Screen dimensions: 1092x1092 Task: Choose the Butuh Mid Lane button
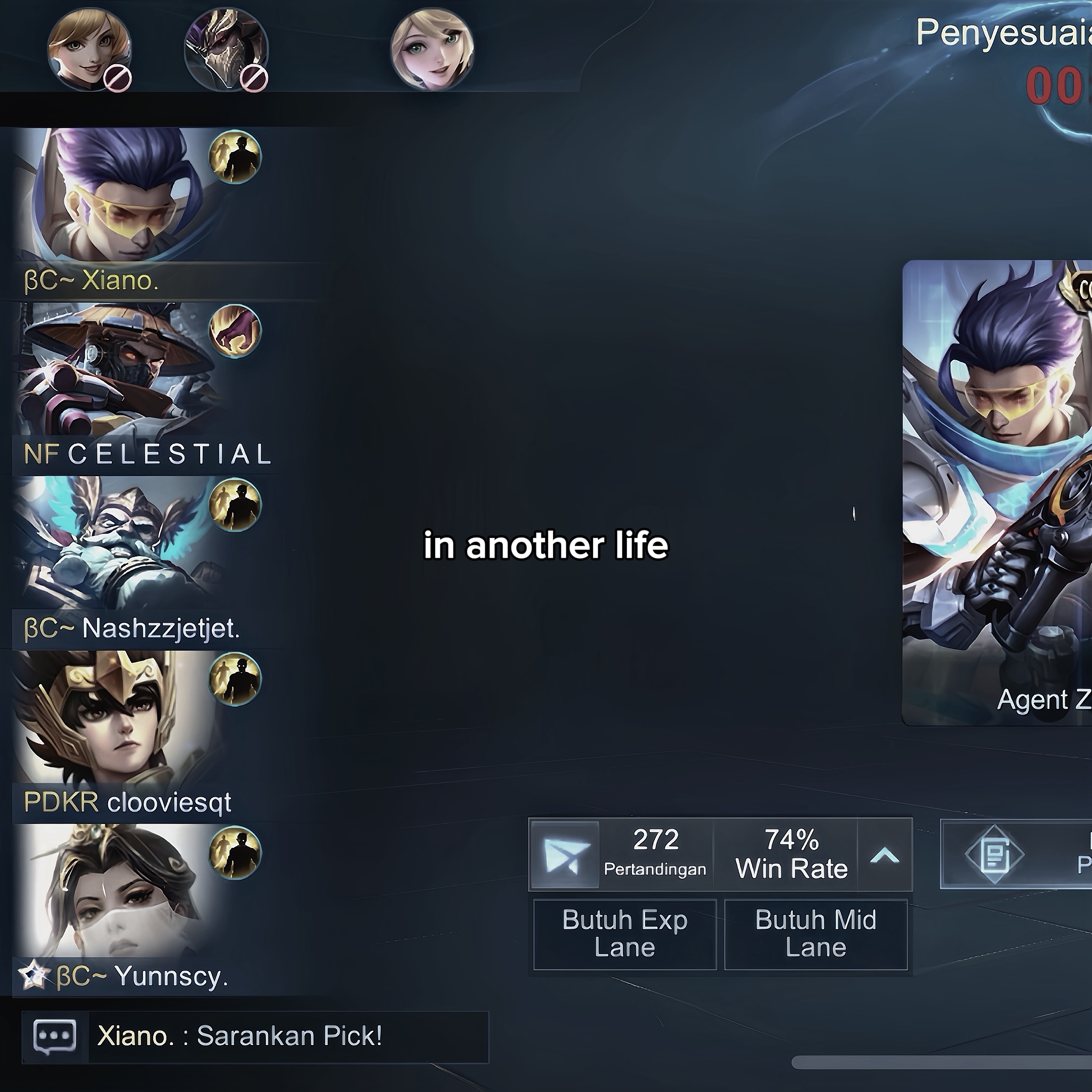tap(815, 934)
